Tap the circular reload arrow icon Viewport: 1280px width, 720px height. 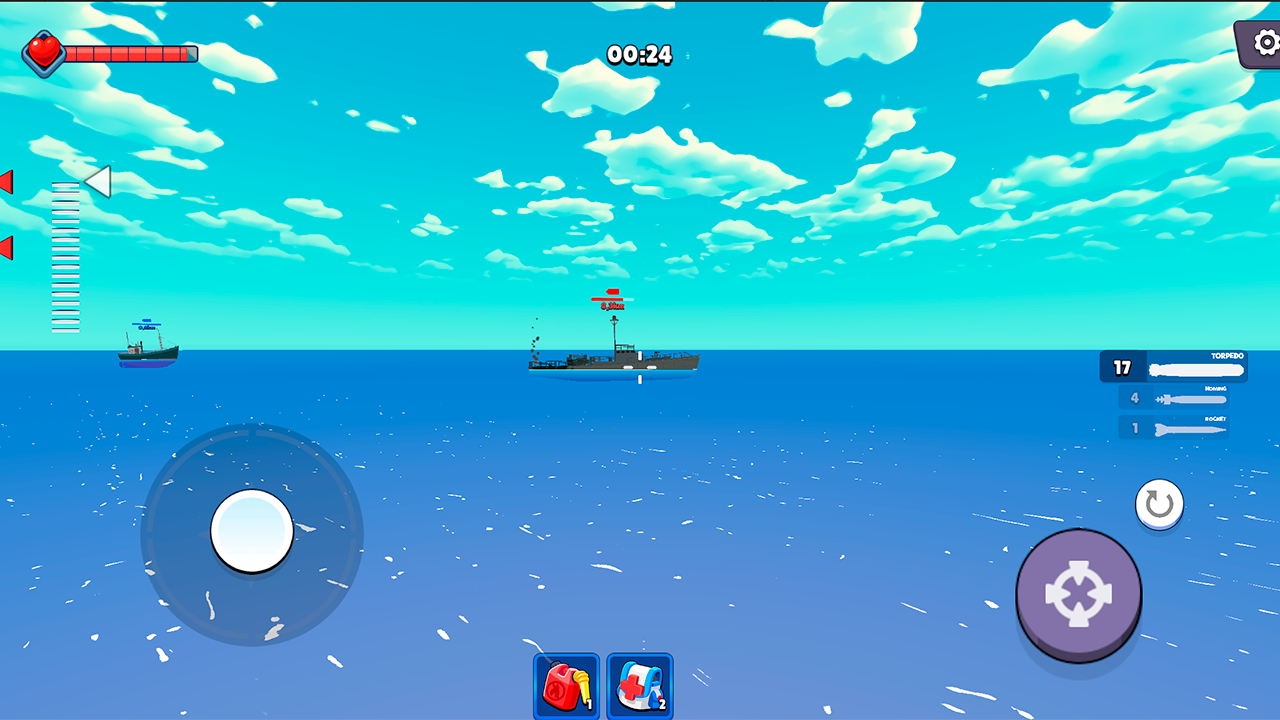1158,504
